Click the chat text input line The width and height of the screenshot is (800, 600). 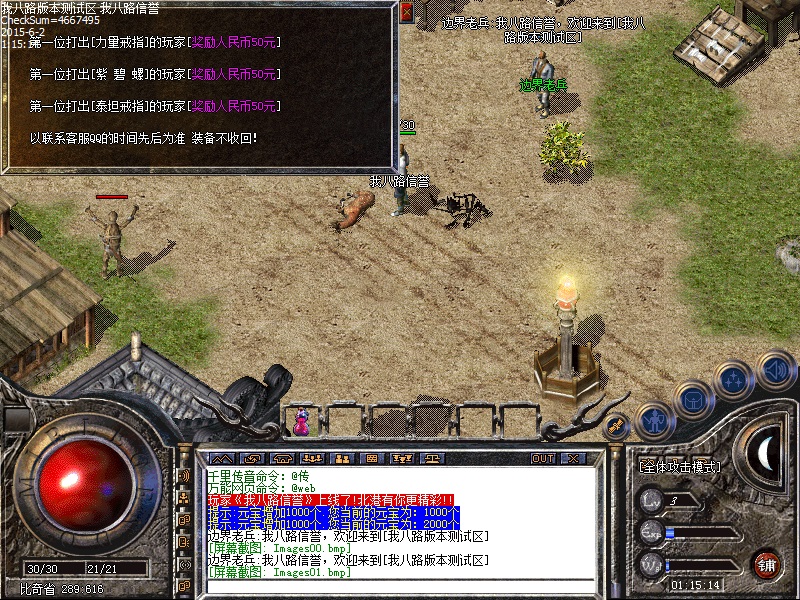point(400,585)
